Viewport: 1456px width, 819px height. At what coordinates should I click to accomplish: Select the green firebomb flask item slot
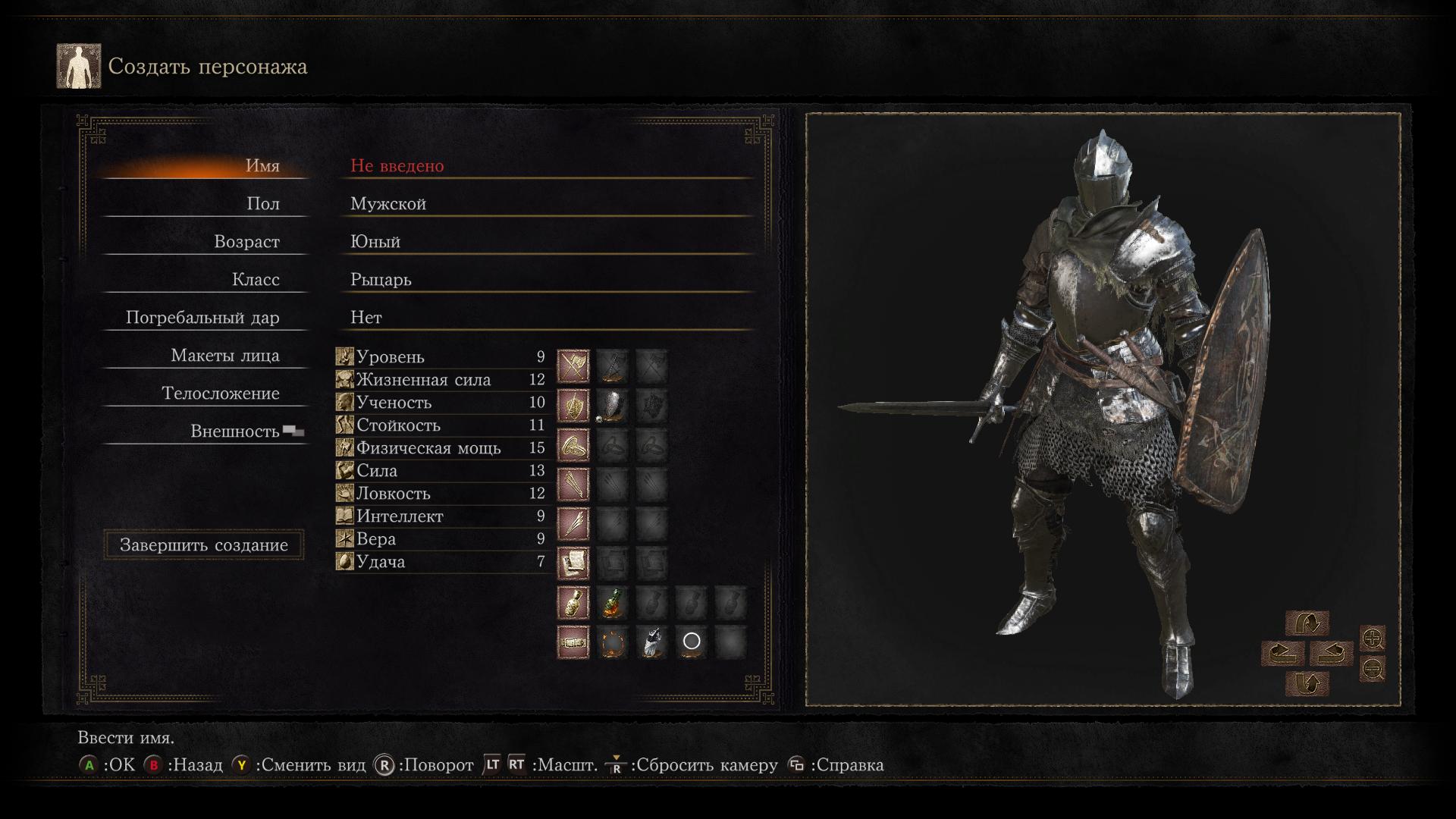pyautogui.click(x=612, y=603)
